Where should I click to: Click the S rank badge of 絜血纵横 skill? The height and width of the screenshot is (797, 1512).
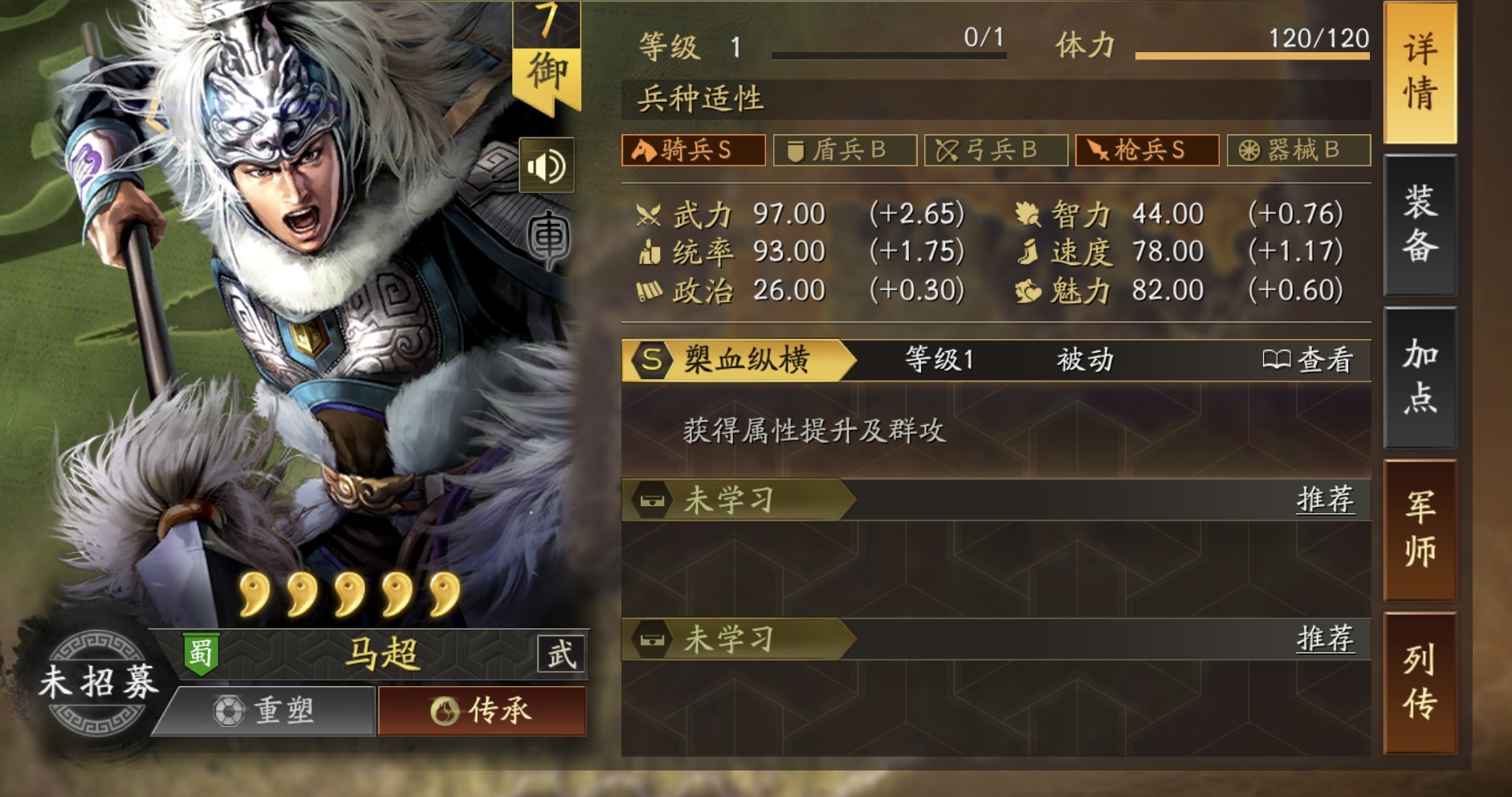click(651, 361)
